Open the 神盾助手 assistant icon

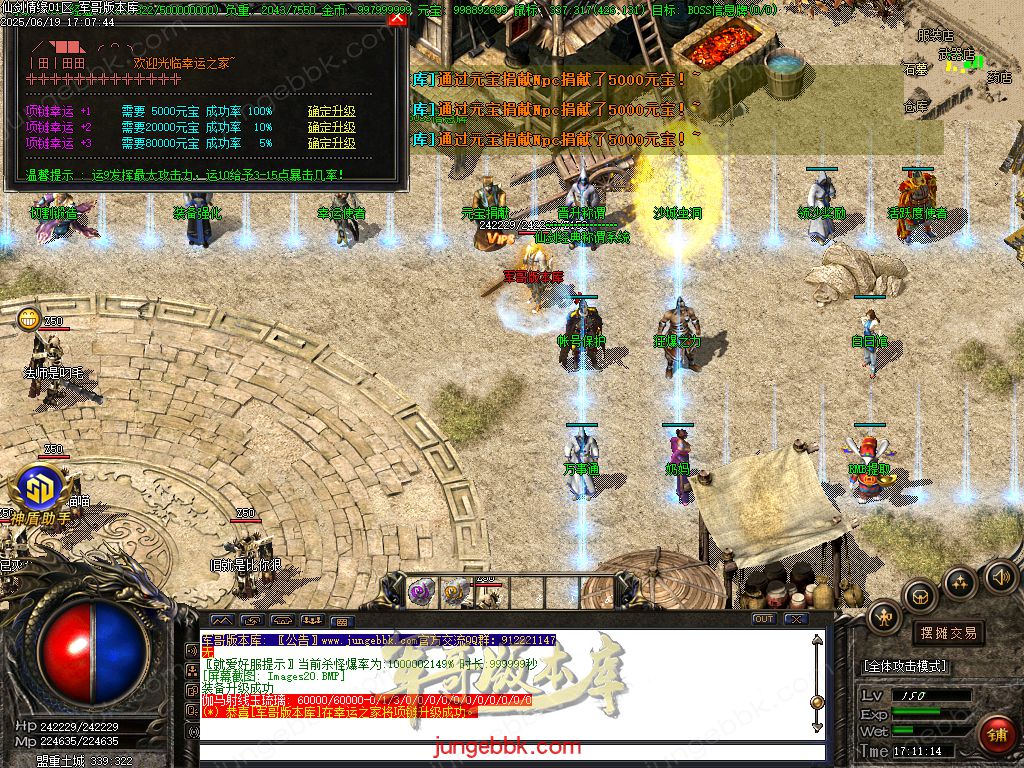click(41, 493)
